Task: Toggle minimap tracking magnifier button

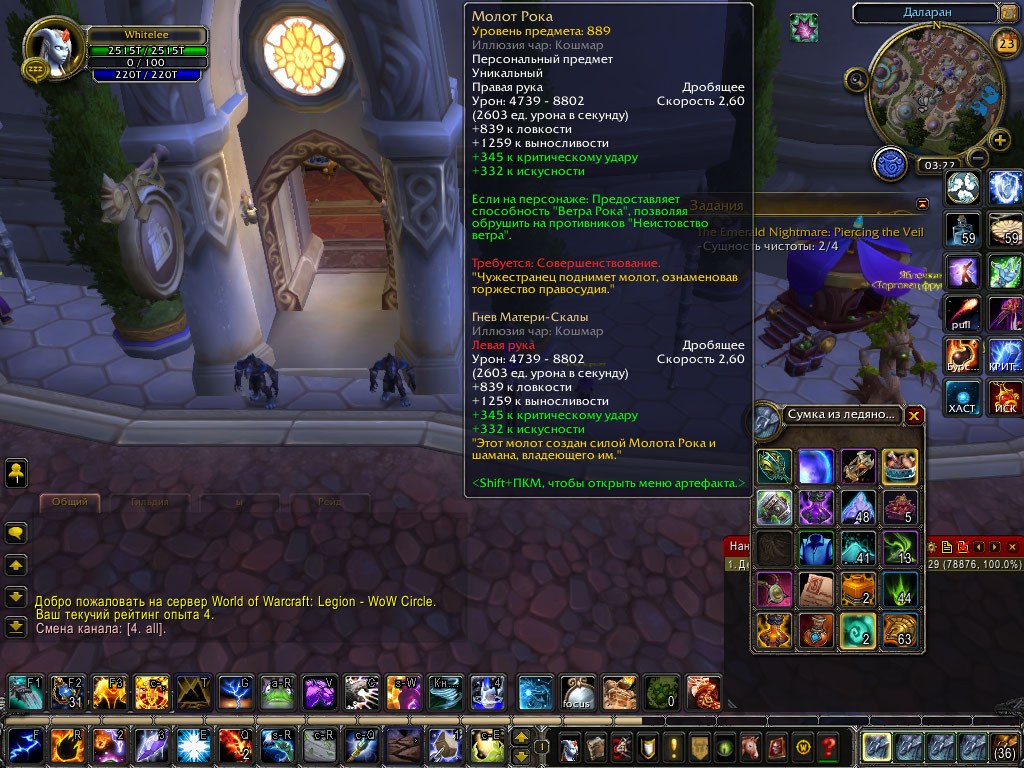Action: [x=857, y=80]
